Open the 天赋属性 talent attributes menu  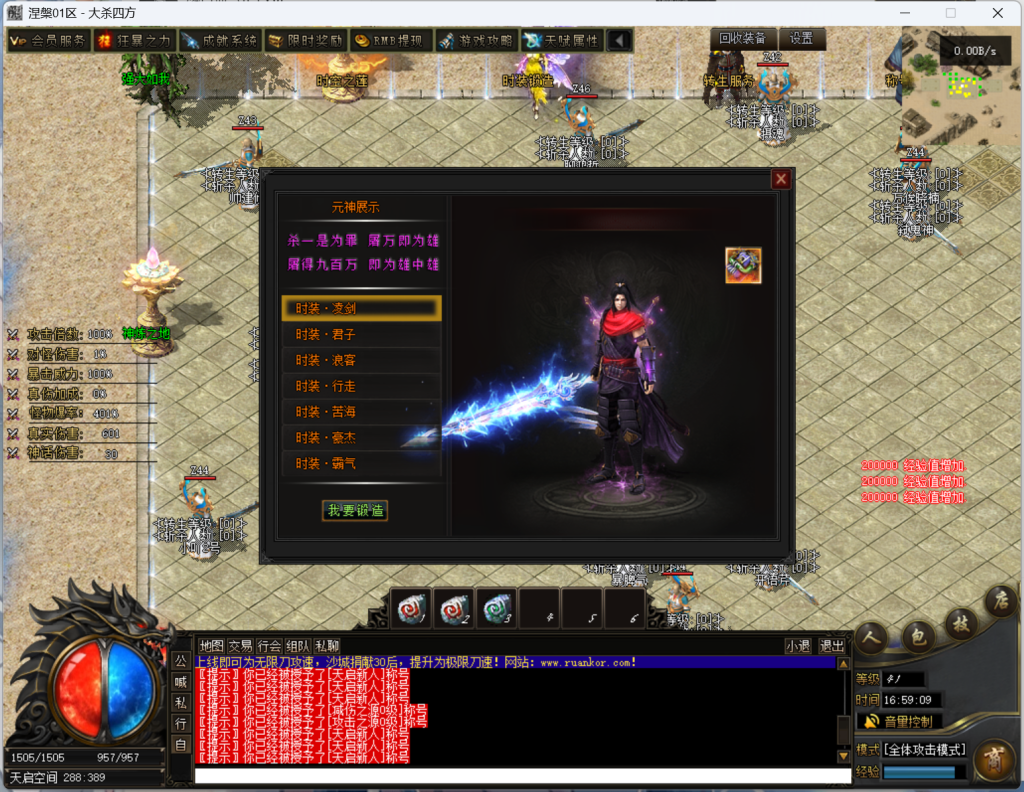[x=563, y=41]
